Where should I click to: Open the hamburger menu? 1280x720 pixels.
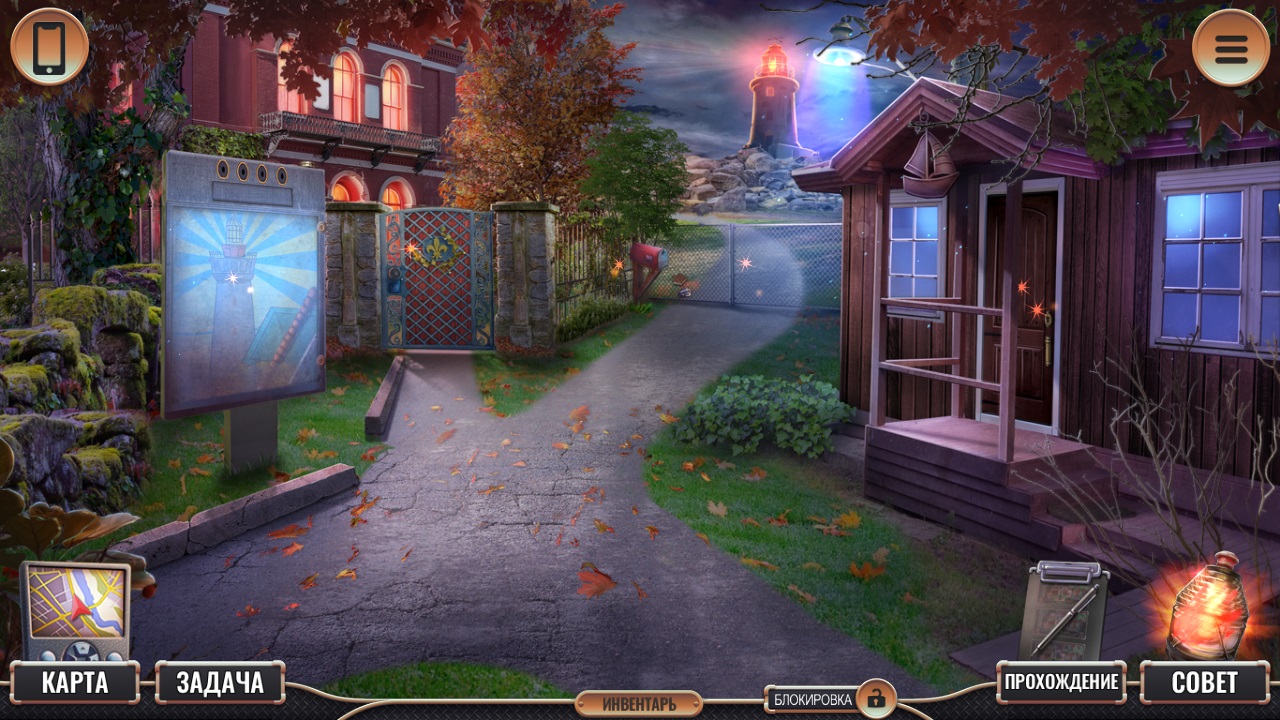click(x=1231, y=47)
